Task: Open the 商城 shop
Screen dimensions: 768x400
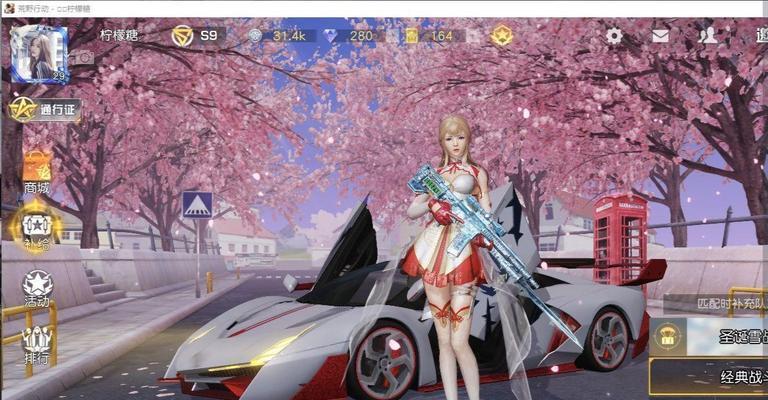Action: (x=37, y=171)
